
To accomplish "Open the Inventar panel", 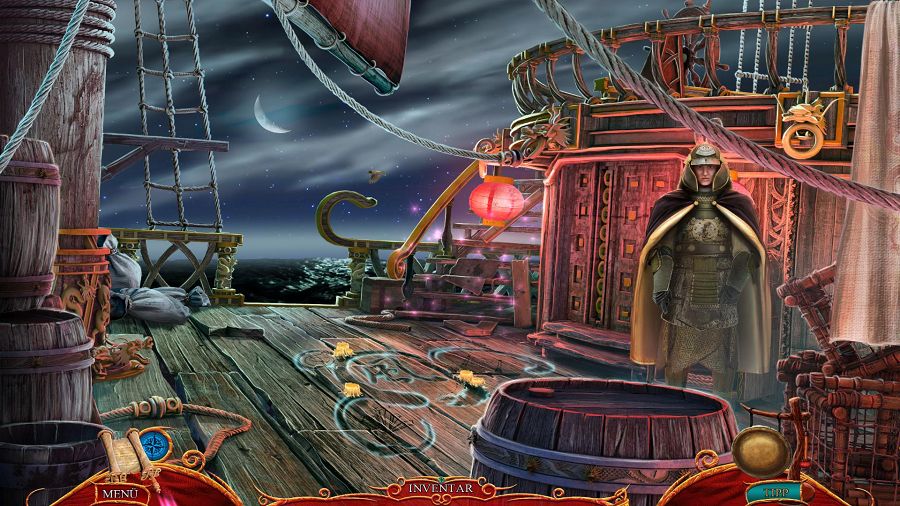I will tap(441, 488).
